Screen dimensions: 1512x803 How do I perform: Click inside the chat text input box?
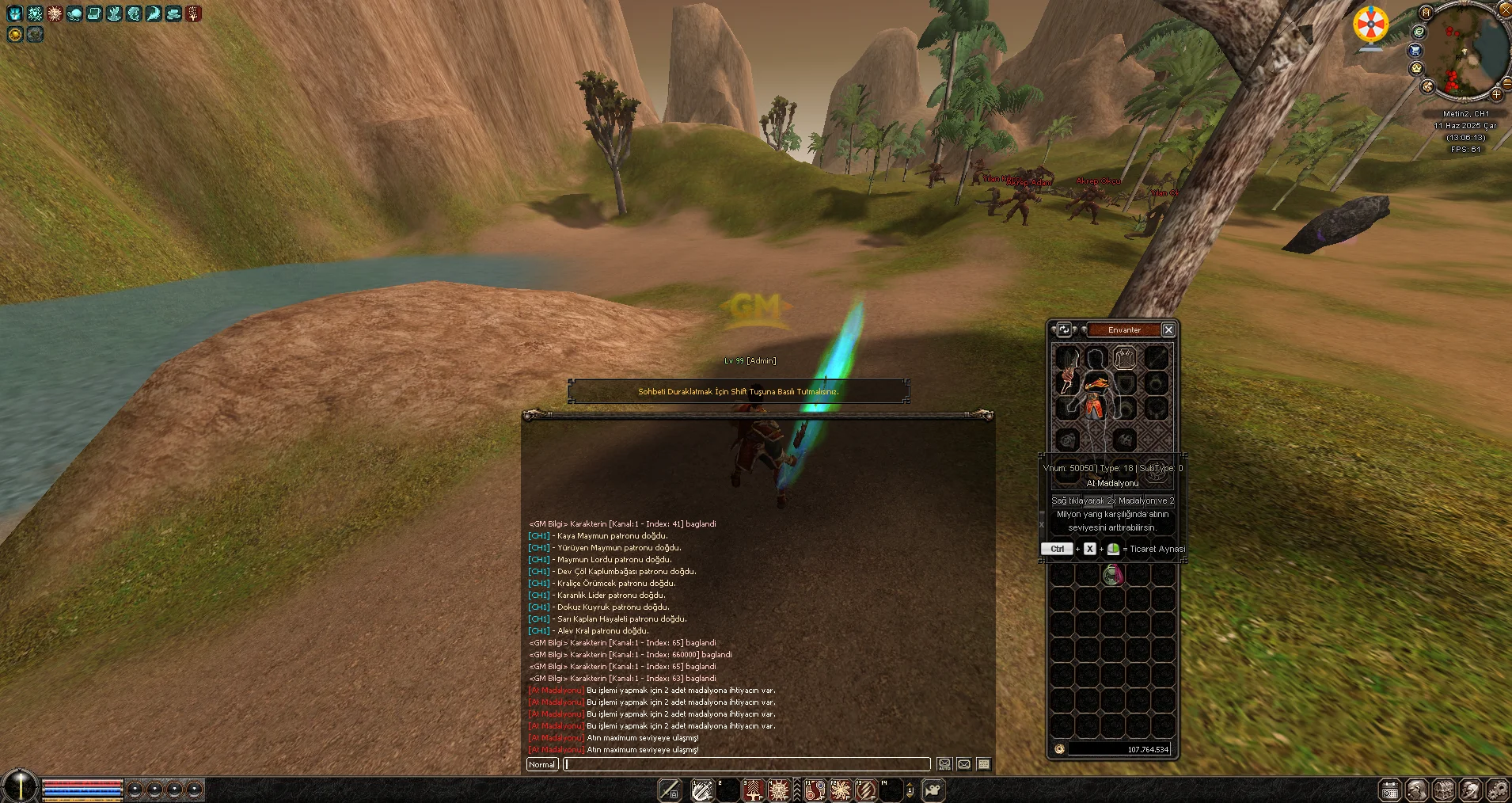click(x=747, y=764)
